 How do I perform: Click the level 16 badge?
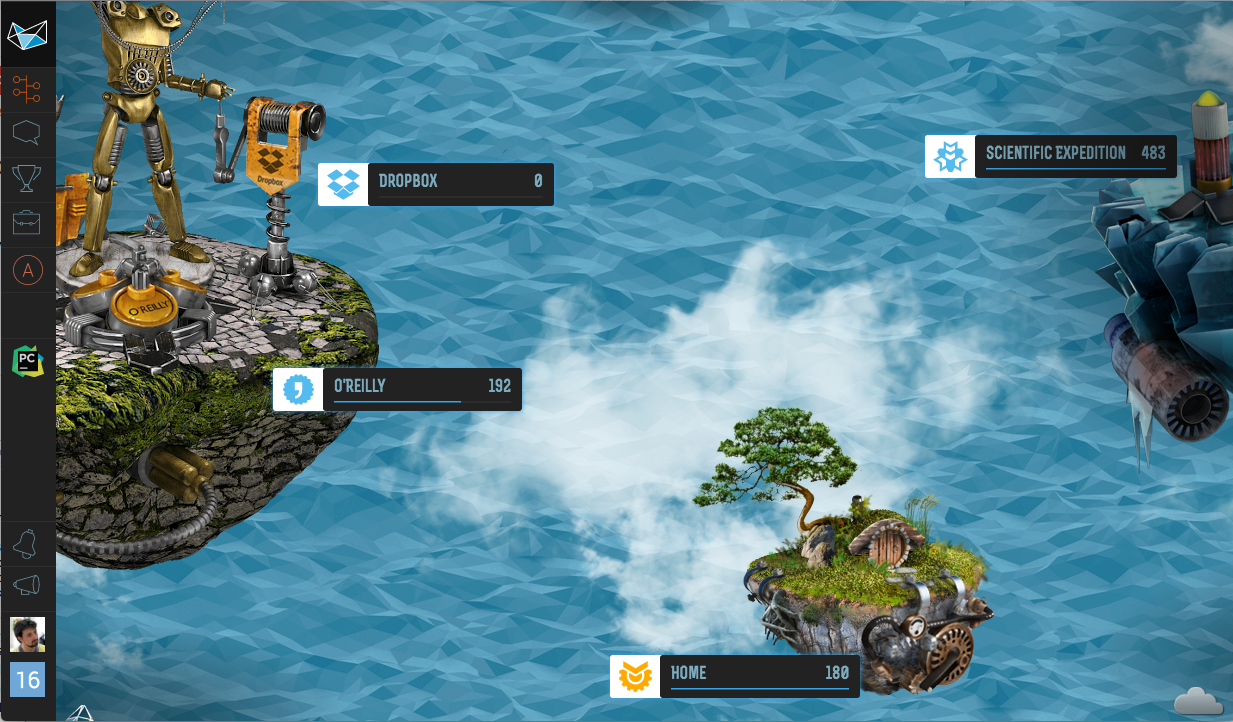coord(27,680)
